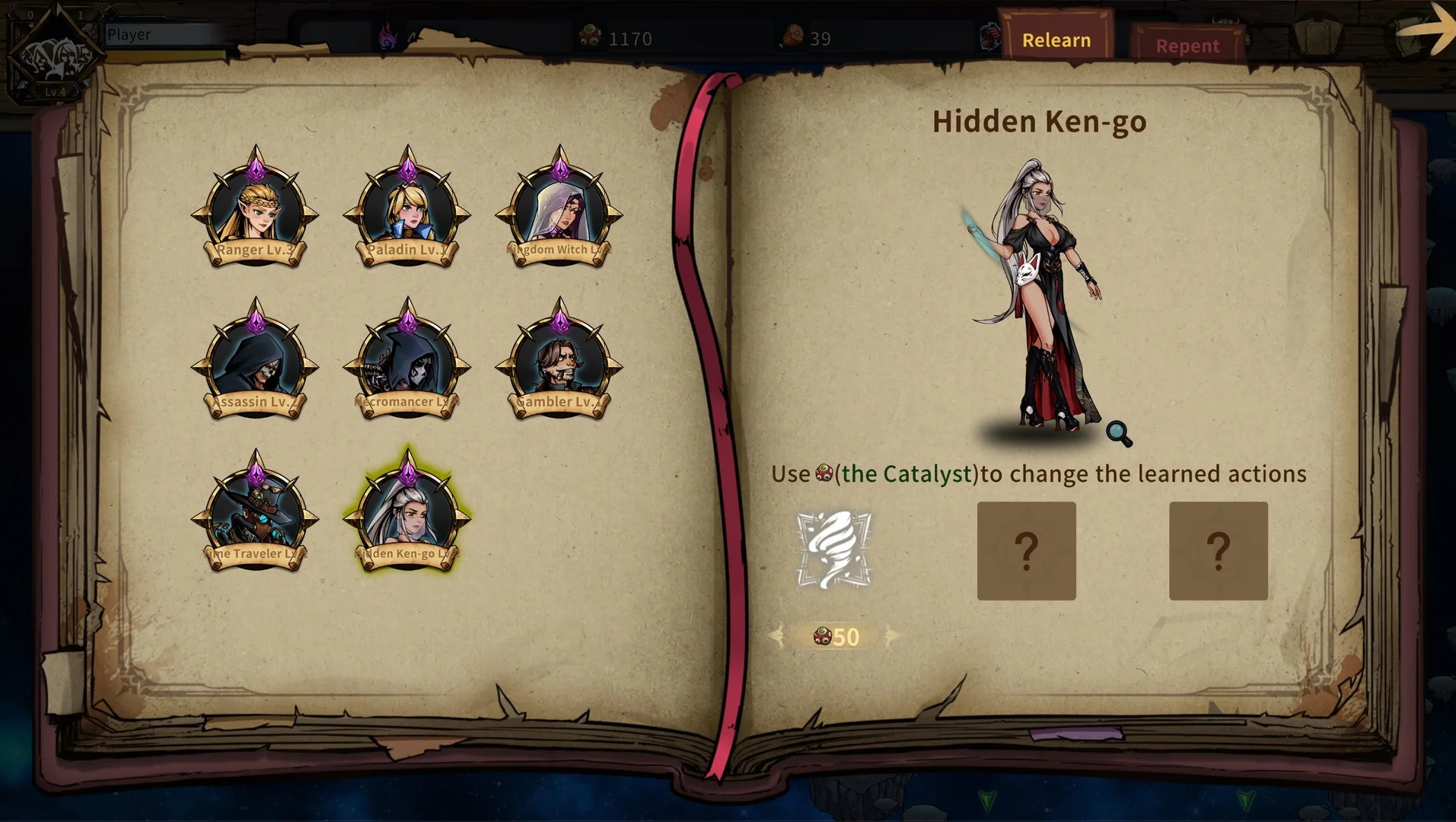This screenshot has height=822, width=1456.
Task: Switch to the Relearn tab
Action: [1056, 40]
